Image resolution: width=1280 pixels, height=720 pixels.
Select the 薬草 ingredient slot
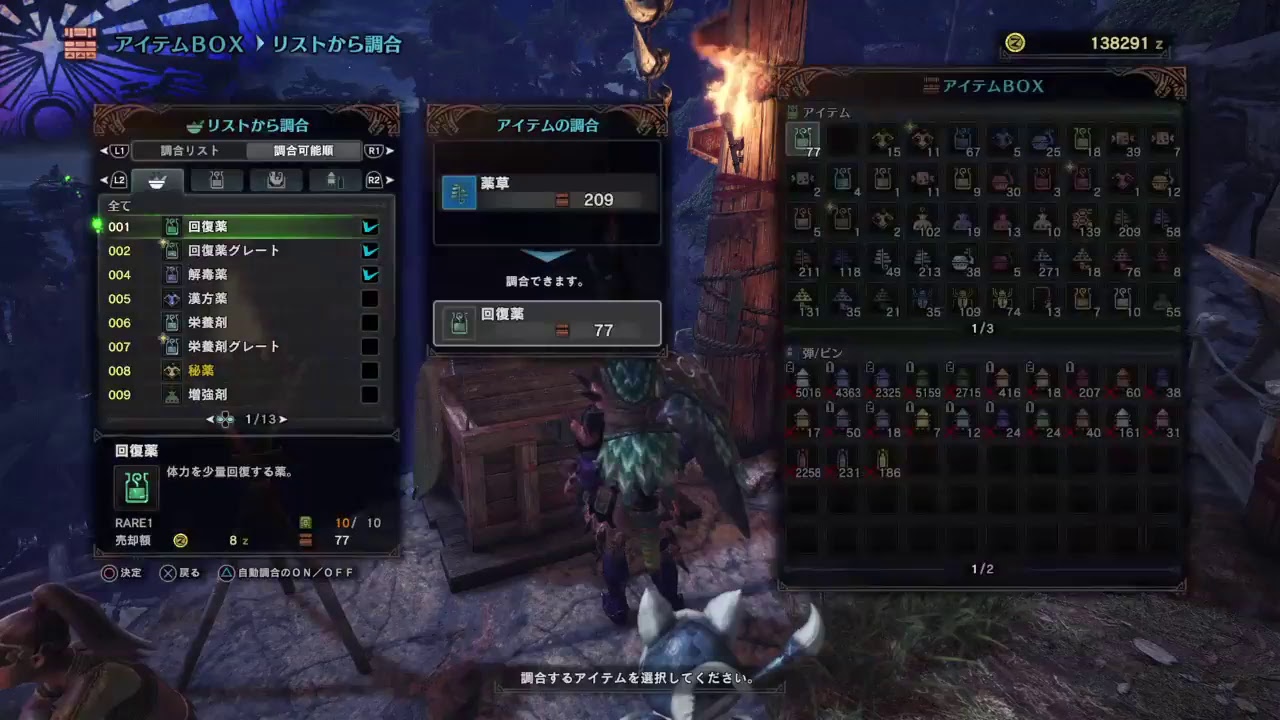pyautogui.click(x=547, y=192)
